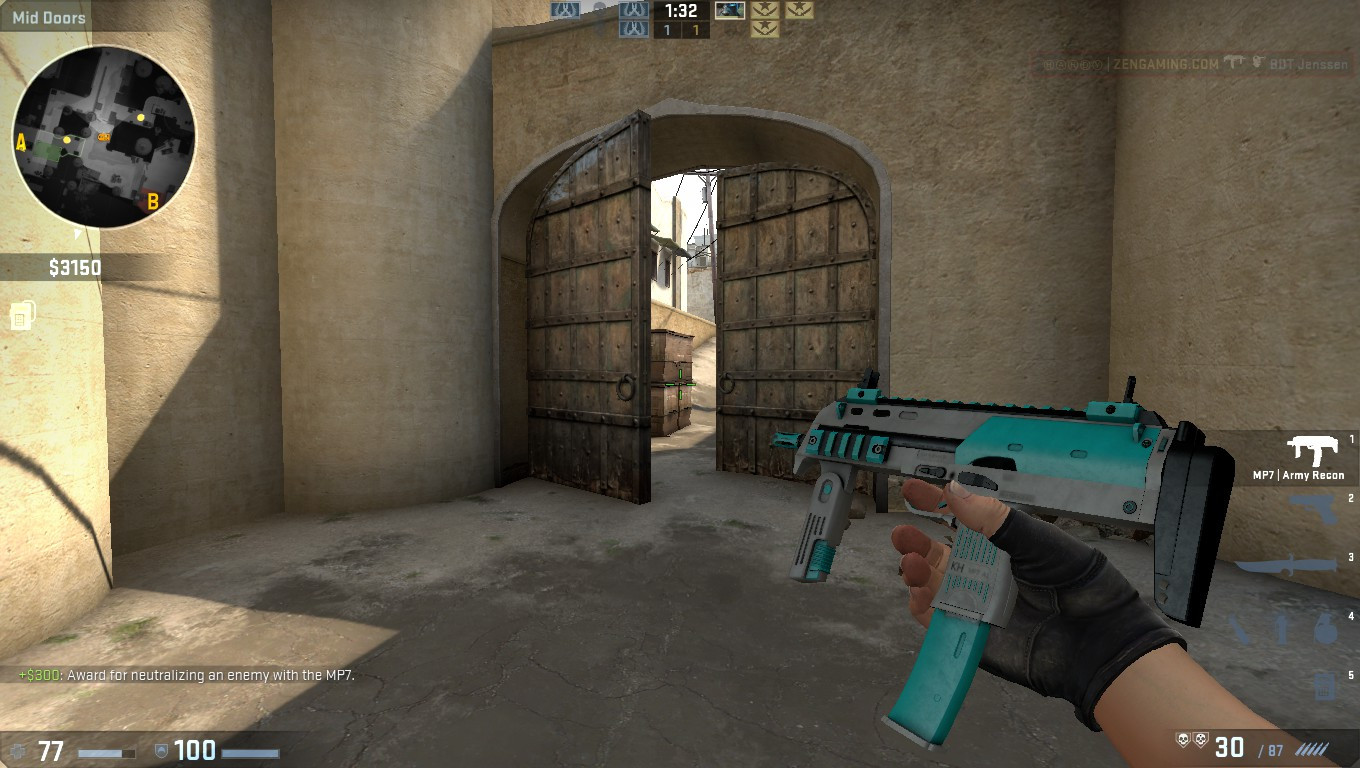1360x768 pixels.
Task: Click the armor shield icon beside 77
Action: coord(18,751)
